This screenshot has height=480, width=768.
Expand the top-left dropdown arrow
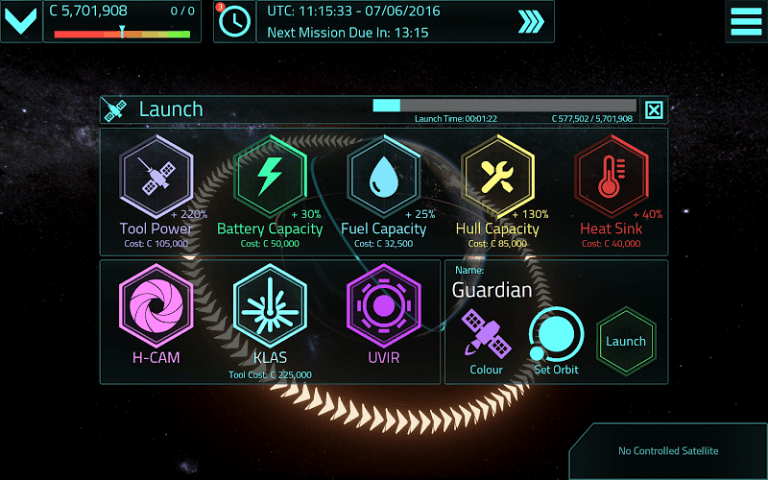click(21, 21)
